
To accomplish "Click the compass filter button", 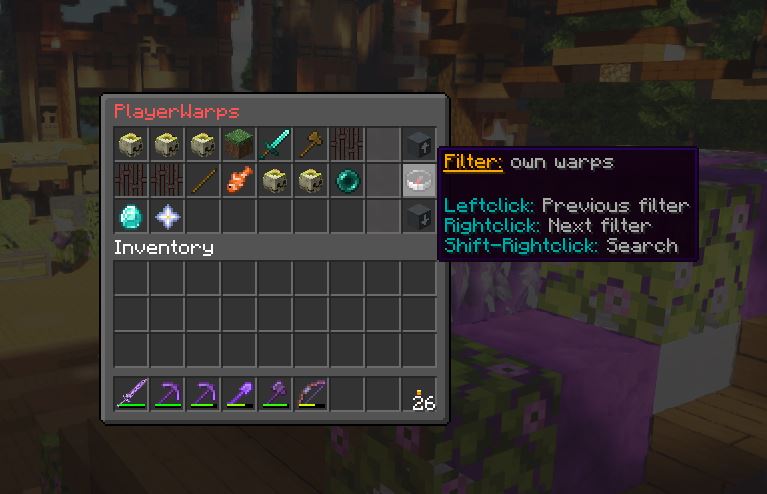I will click(x=419, y=180).
